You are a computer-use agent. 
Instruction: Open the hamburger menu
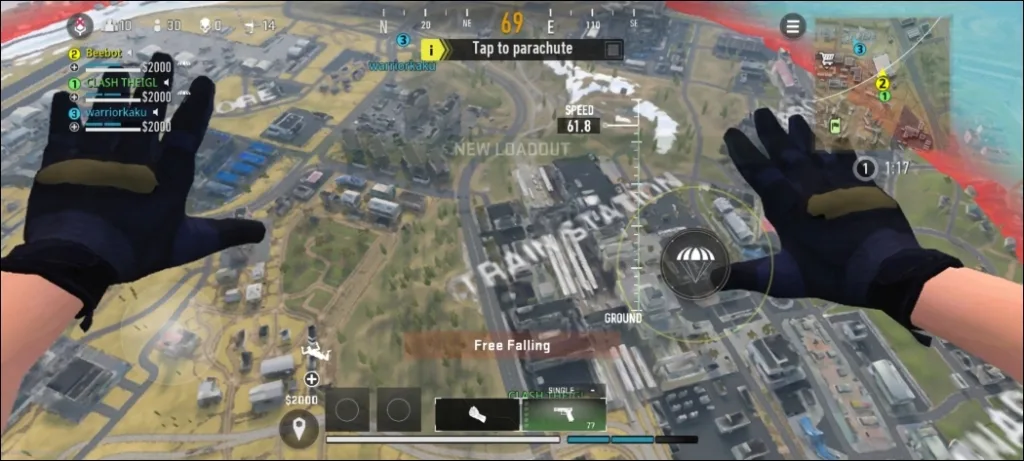pos(793,26)
